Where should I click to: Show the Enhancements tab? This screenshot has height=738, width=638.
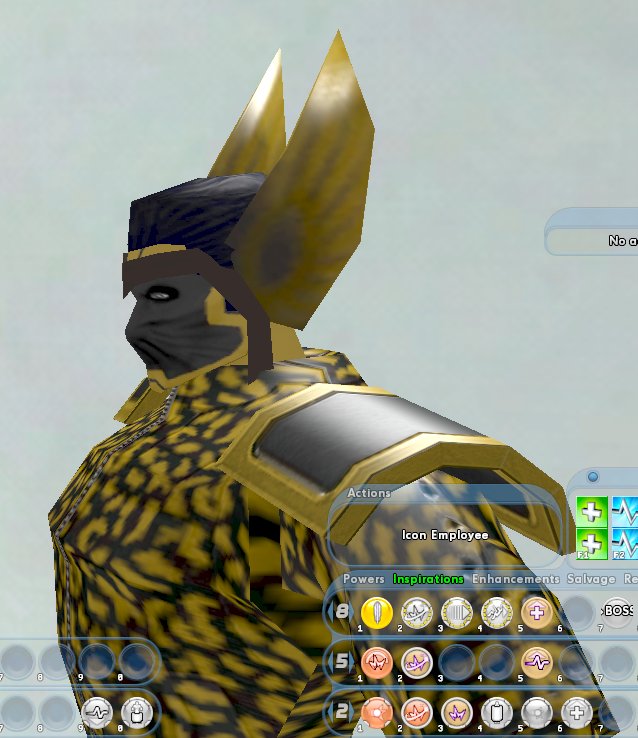pos(515,579)
